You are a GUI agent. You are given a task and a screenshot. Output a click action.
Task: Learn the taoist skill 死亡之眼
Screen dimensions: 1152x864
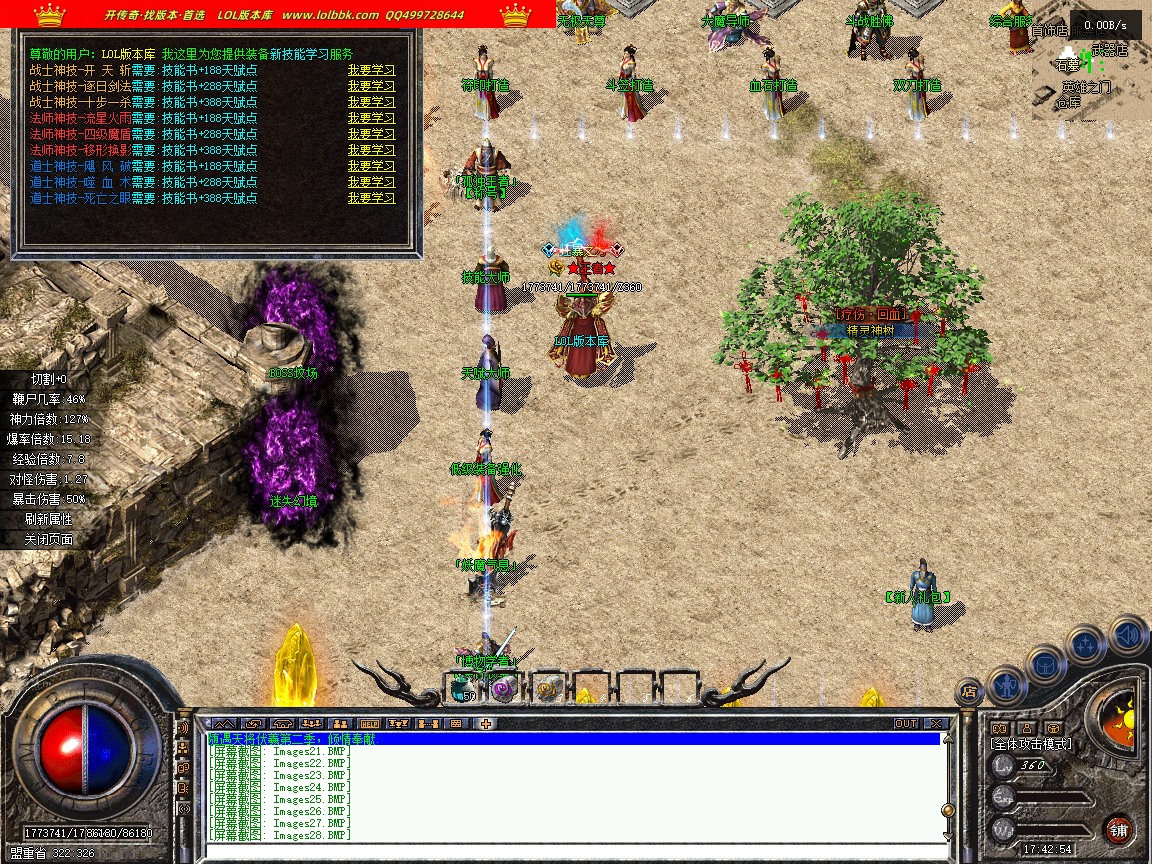click(x=371, y=198)
